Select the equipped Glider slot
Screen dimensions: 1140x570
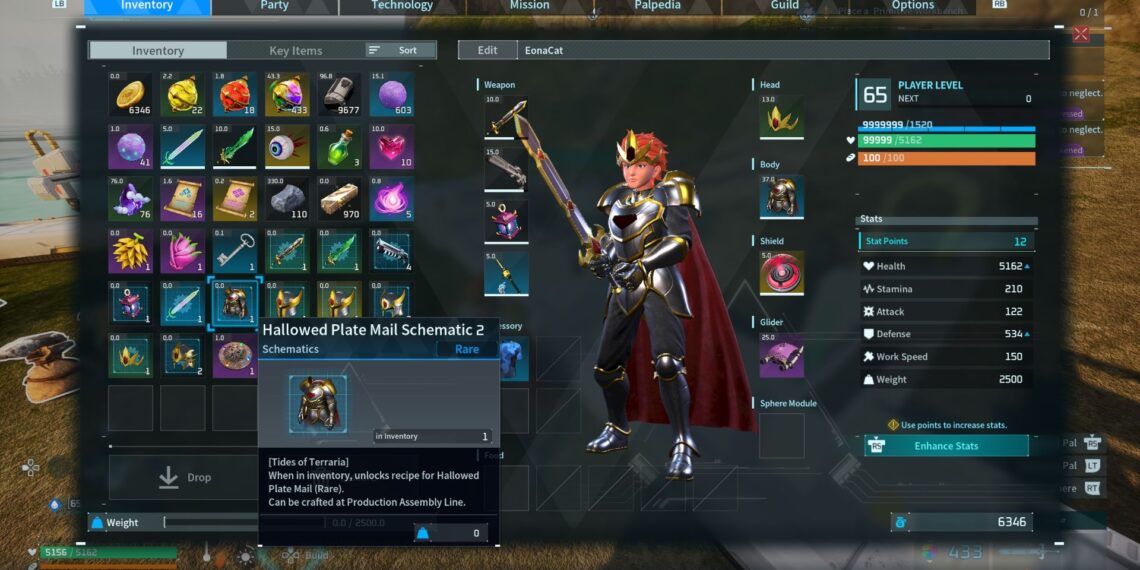coord(780,354)
